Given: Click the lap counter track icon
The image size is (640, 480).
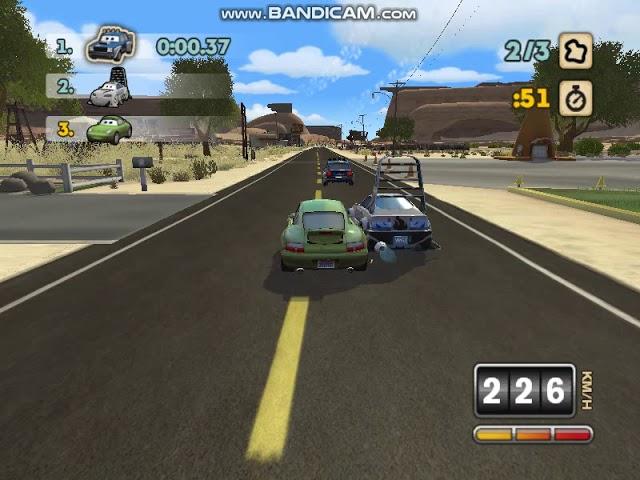Looking at the screenshot, I should point(575,50).
